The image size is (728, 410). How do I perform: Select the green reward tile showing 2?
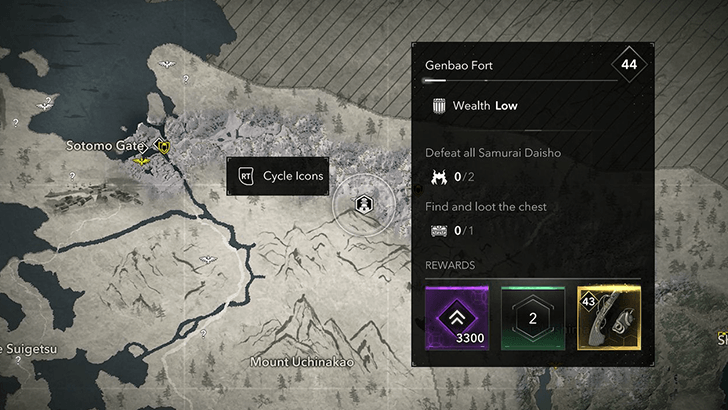(532, 318)
